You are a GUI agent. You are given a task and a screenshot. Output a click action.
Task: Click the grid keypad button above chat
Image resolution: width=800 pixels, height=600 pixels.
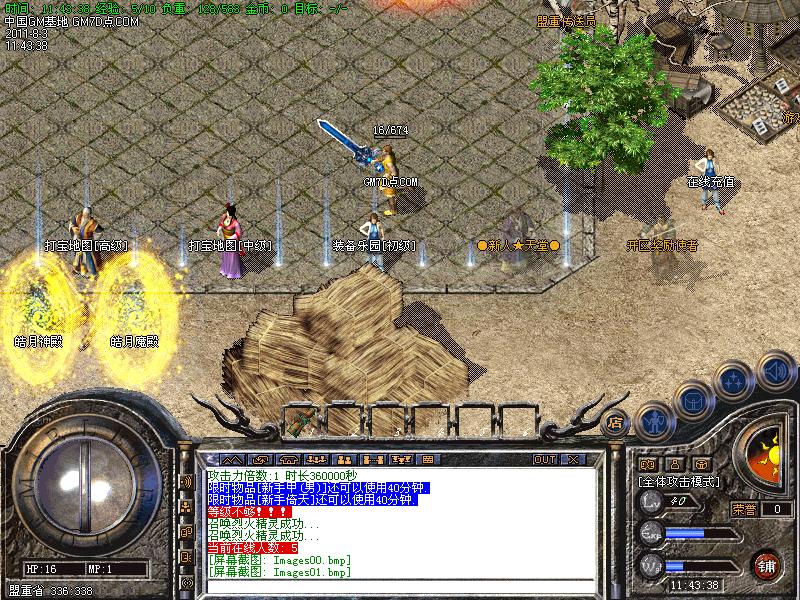tap(428, 459)
